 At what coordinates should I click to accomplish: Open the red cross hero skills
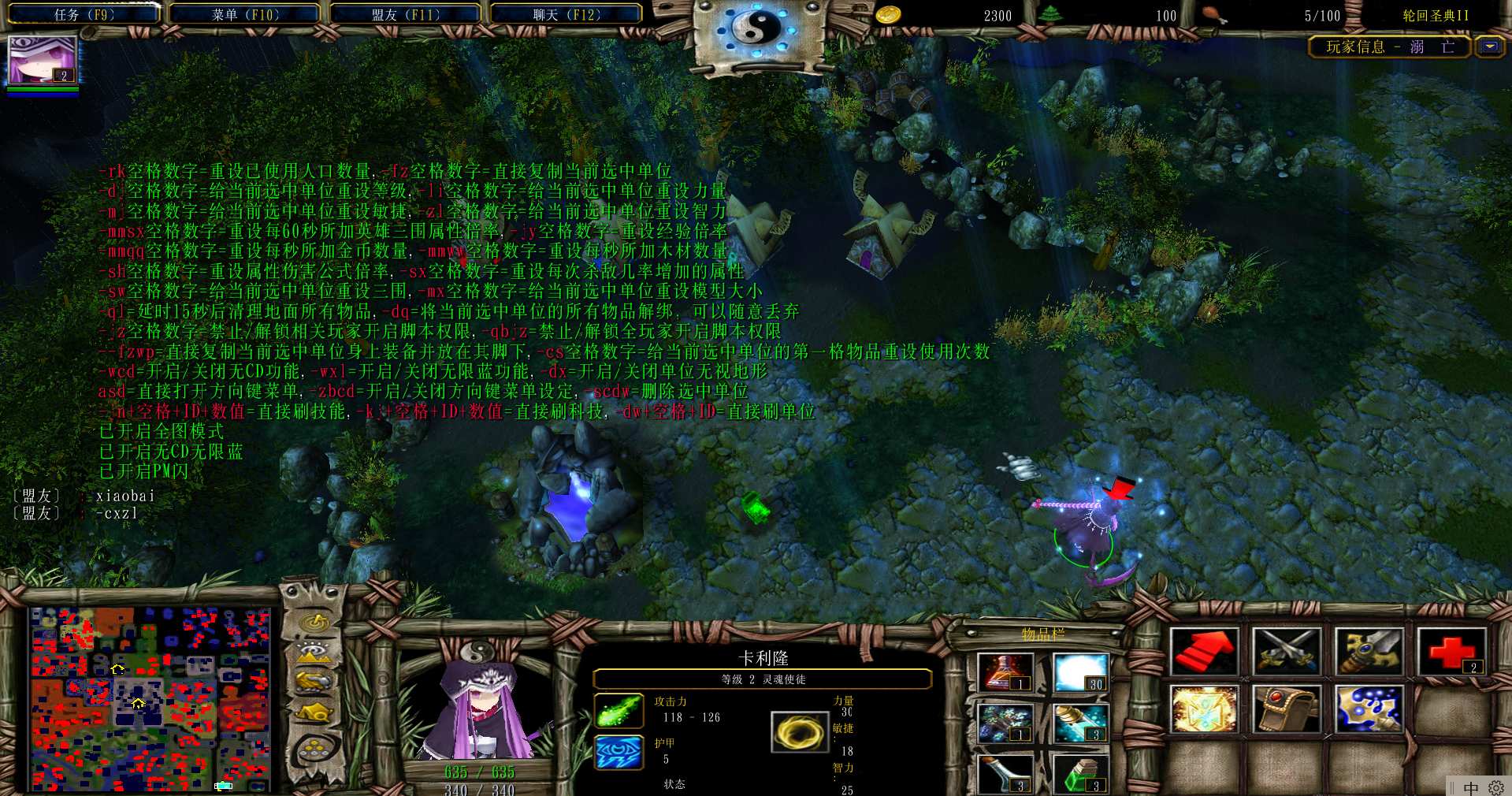click(x=1451, y=652)
